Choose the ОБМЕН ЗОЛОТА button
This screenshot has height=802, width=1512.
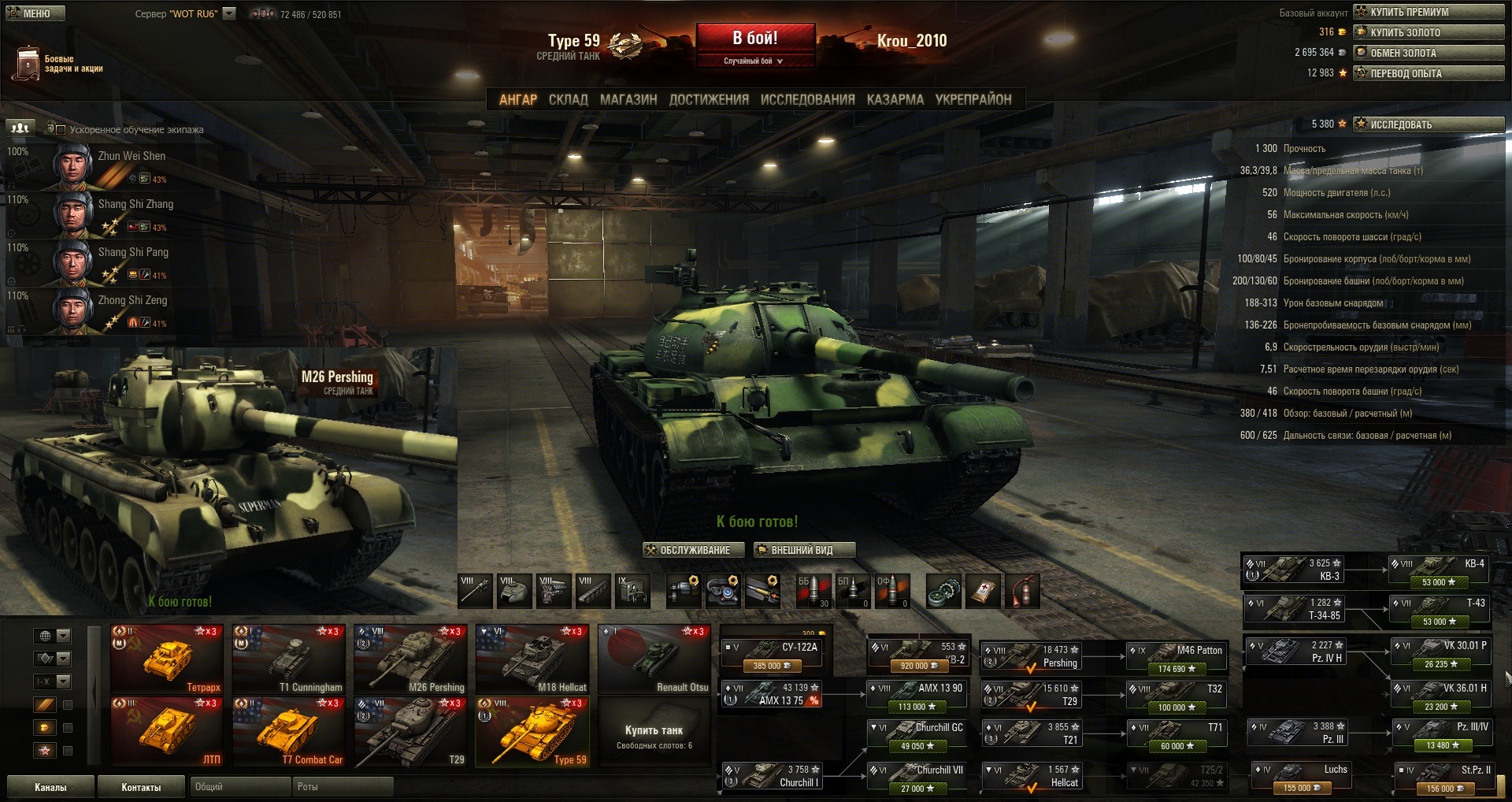tap(1428, 53)
